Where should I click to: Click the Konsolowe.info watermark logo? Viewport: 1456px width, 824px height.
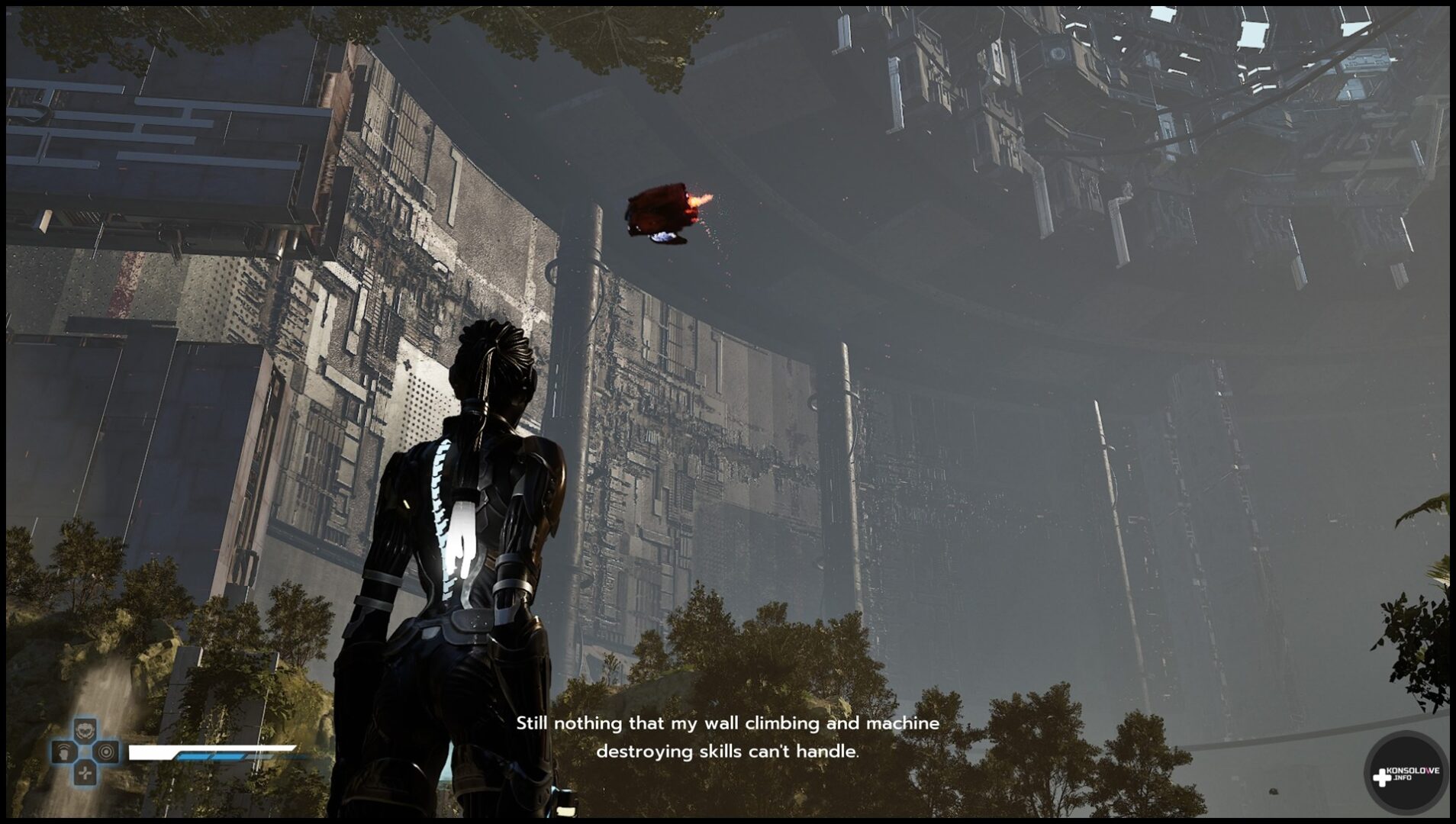click(1405, 774)
